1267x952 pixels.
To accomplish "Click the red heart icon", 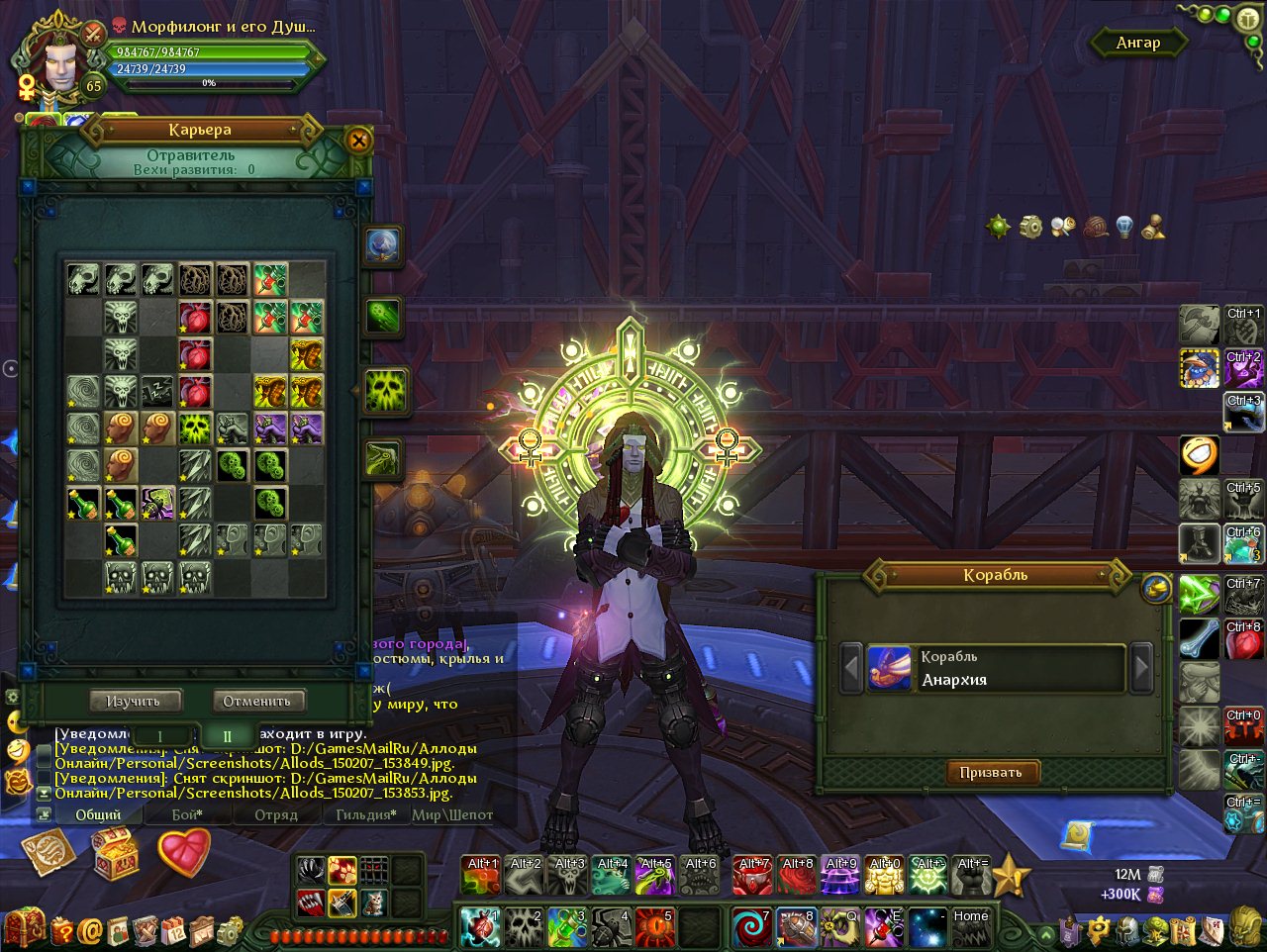I will [184, 851].
